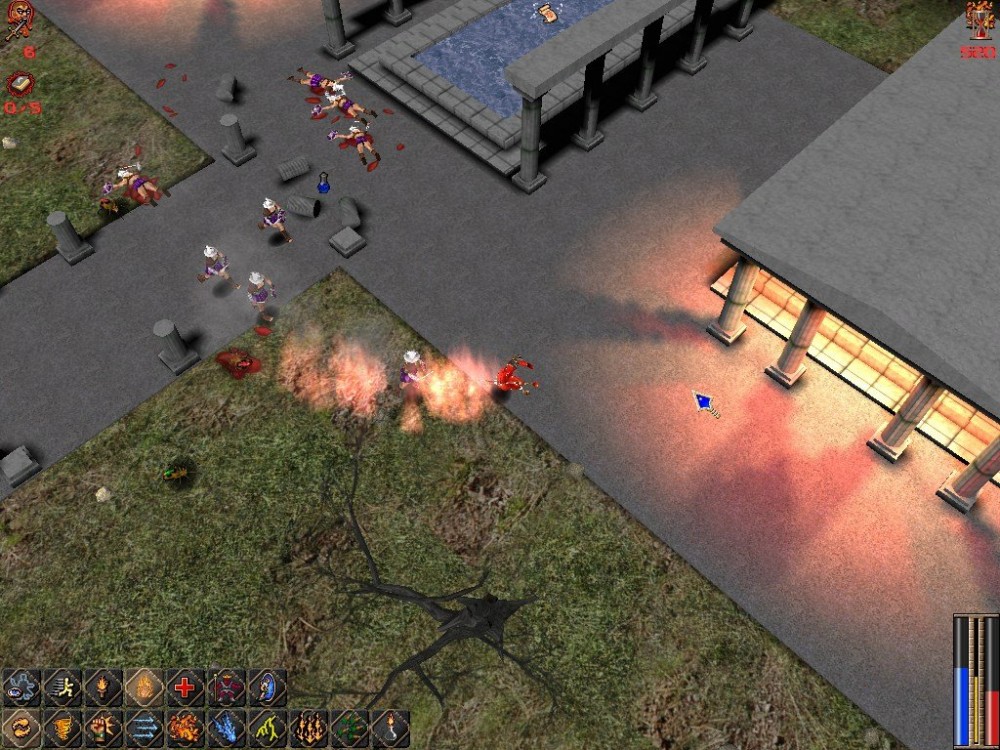This screenshot has height=750, width=1000.
Task: Select the blue oval shield spell
Action: pyautogui.click(x=267, y=688)
